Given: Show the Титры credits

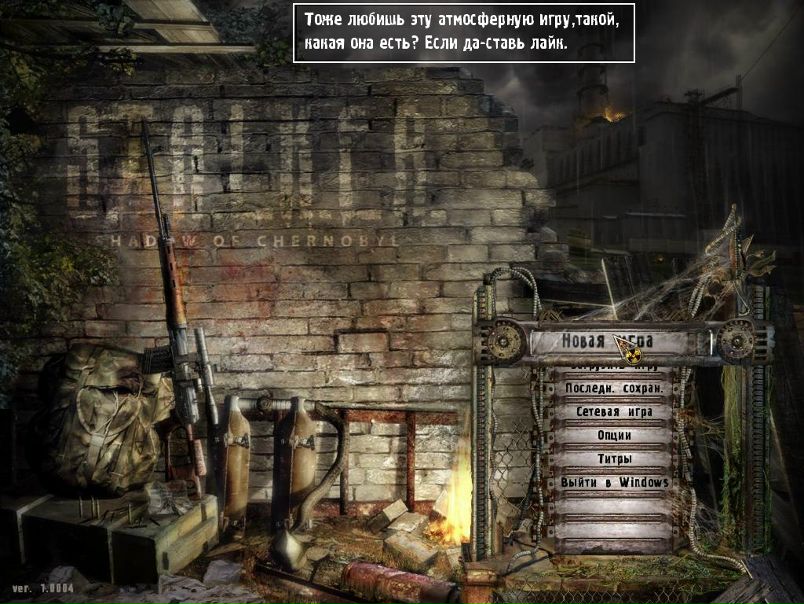Looking at the screenshot, I should (614, 460).
